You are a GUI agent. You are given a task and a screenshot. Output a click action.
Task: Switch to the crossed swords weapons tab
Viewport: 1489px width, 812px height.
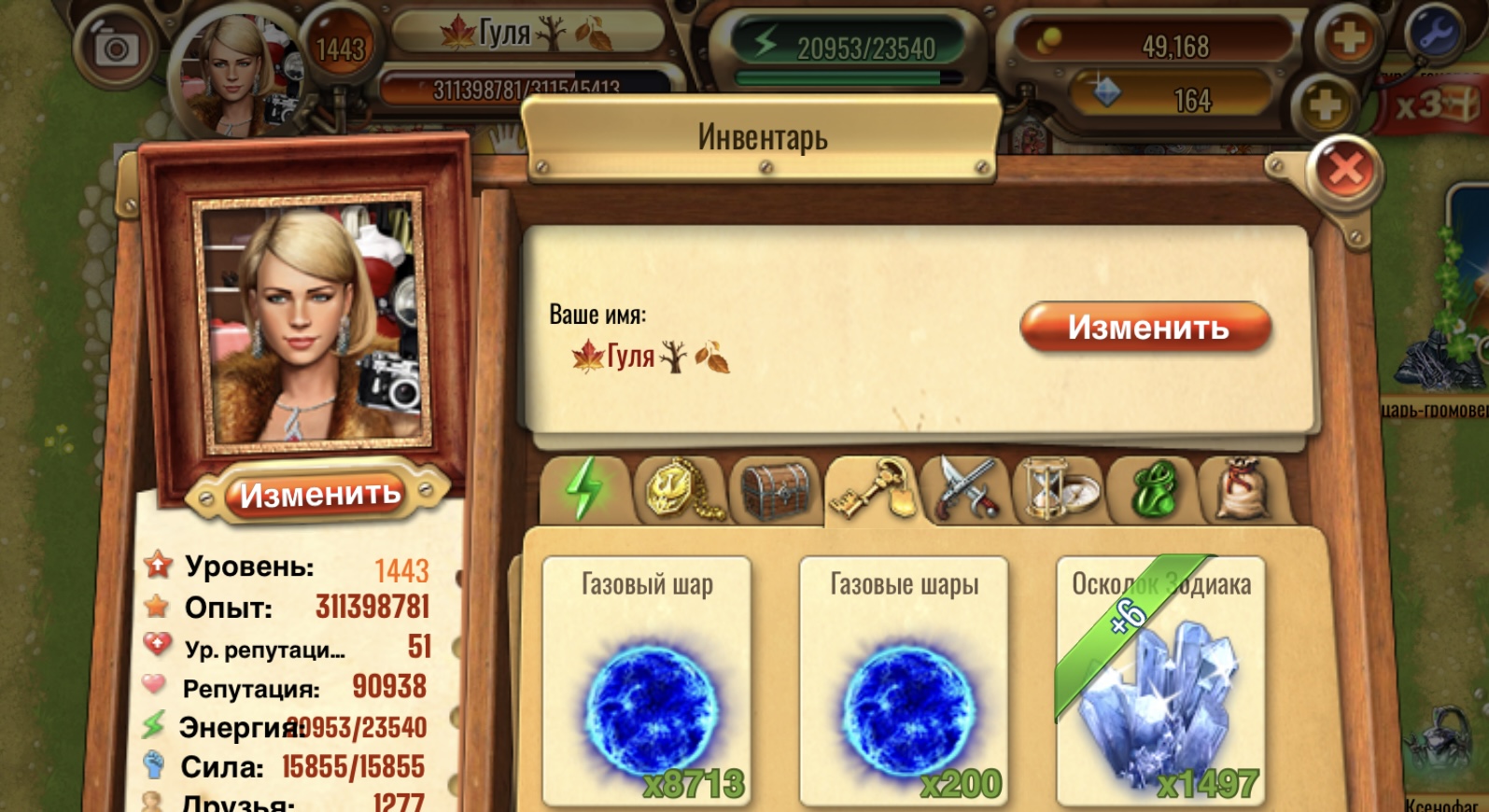[965, 489]
